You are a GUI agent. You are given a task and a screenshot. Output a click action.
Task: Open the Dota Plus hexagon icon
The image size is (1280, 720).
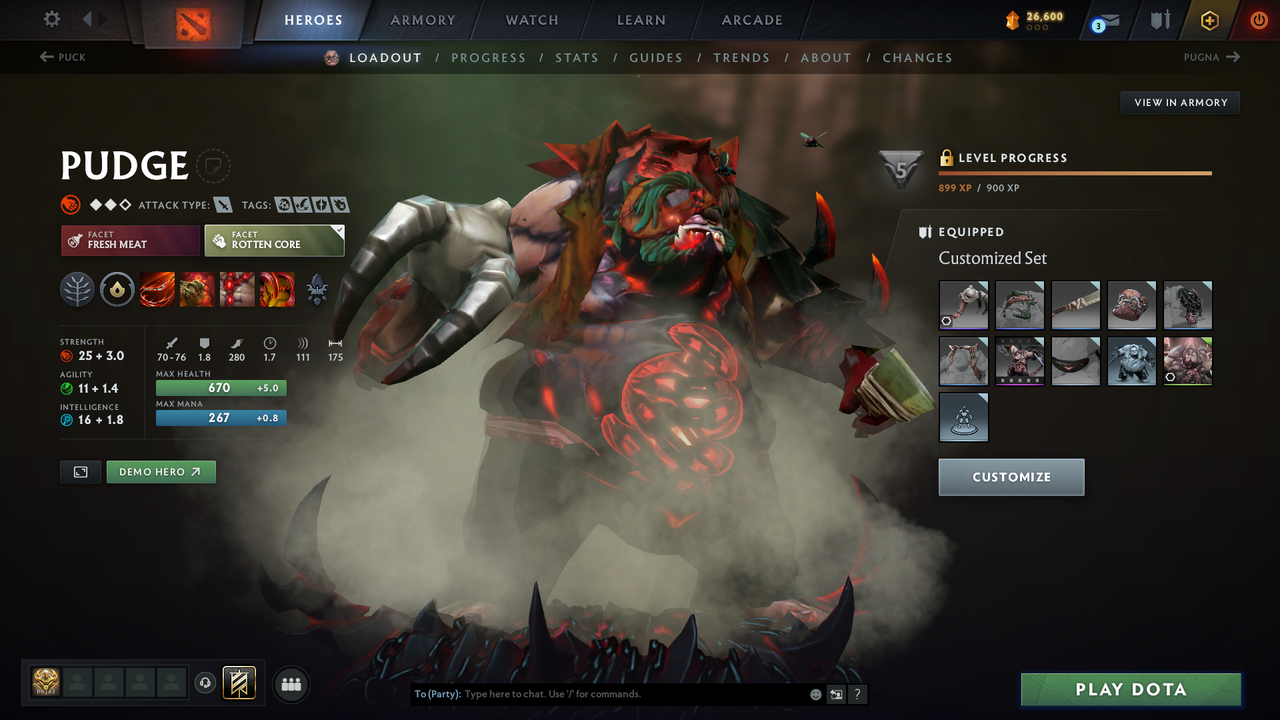[1209, 19]
